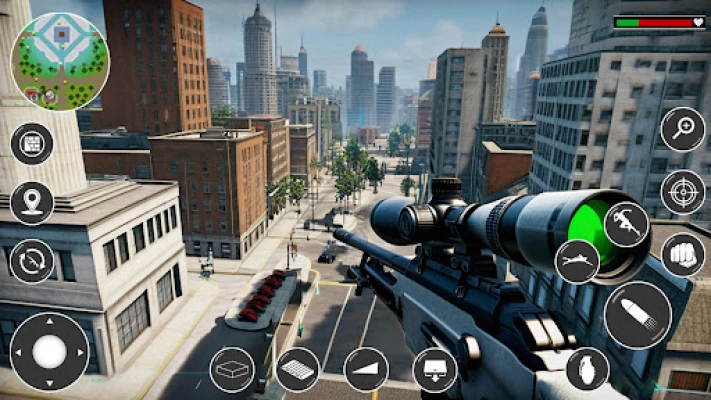Choose the grid floor build piece
This screenshot has height=400, width=711.
(298, 369)
